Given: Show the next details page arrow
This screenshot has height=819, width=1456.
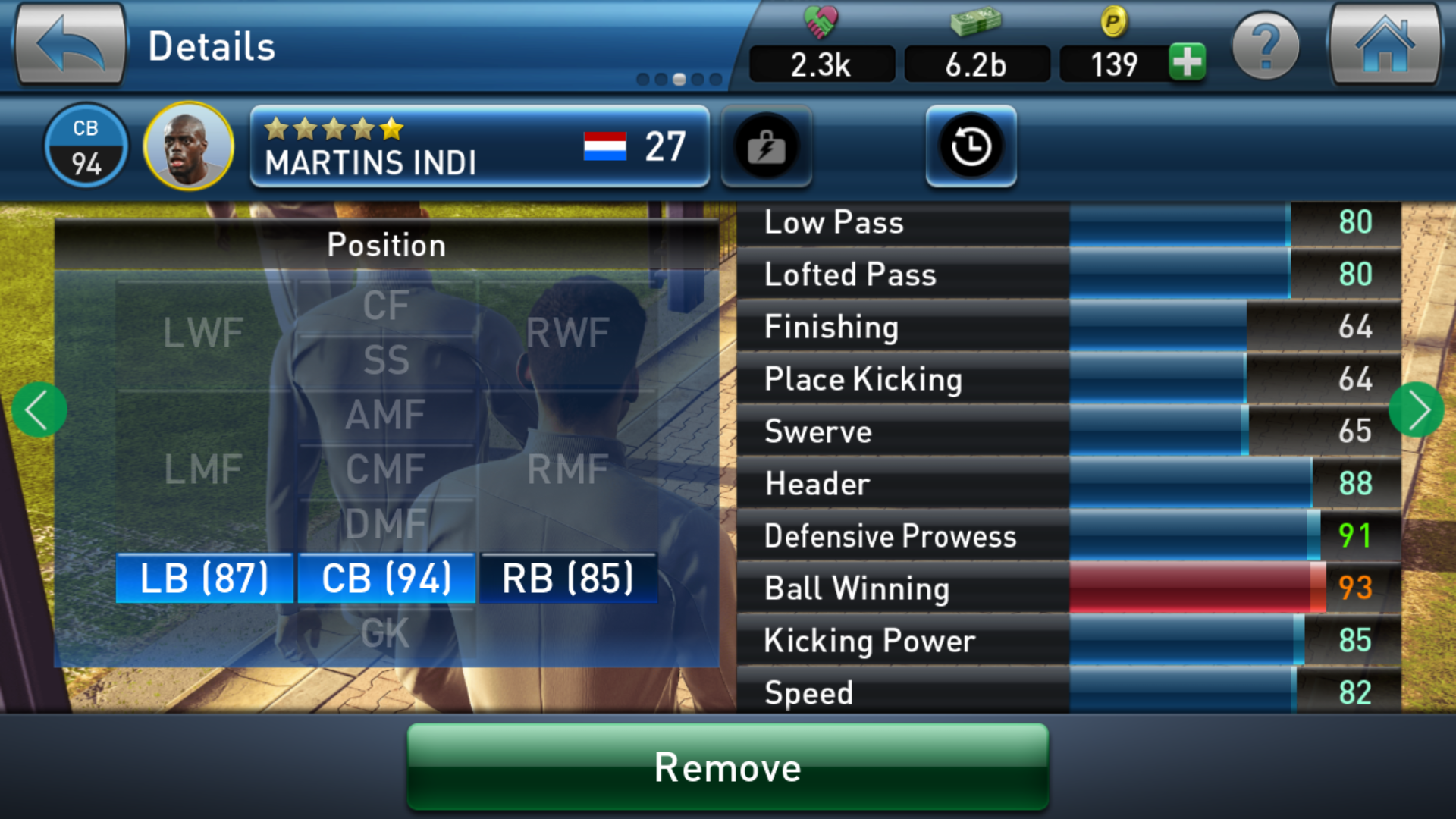Looking at the screenshot, I should [1416, 410].
